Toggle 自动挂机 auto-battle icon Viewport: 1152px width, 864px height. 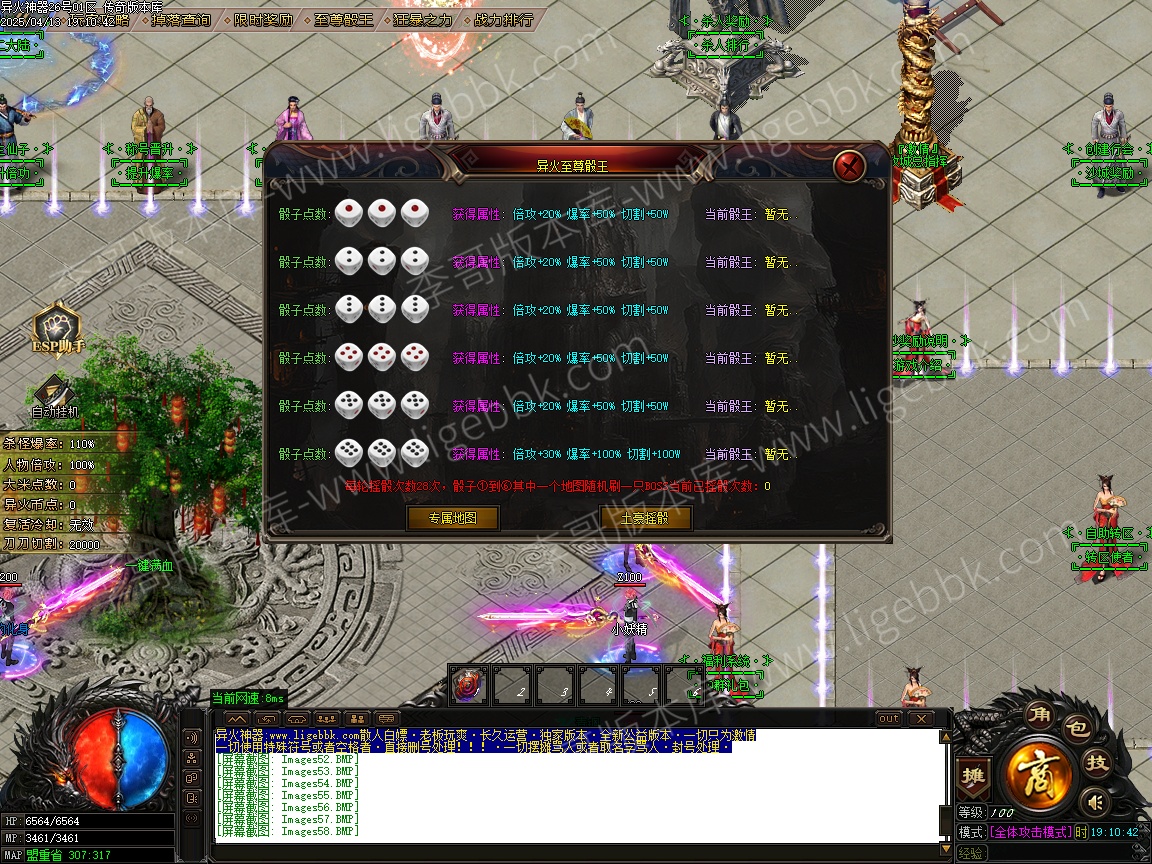coord(54,394)
